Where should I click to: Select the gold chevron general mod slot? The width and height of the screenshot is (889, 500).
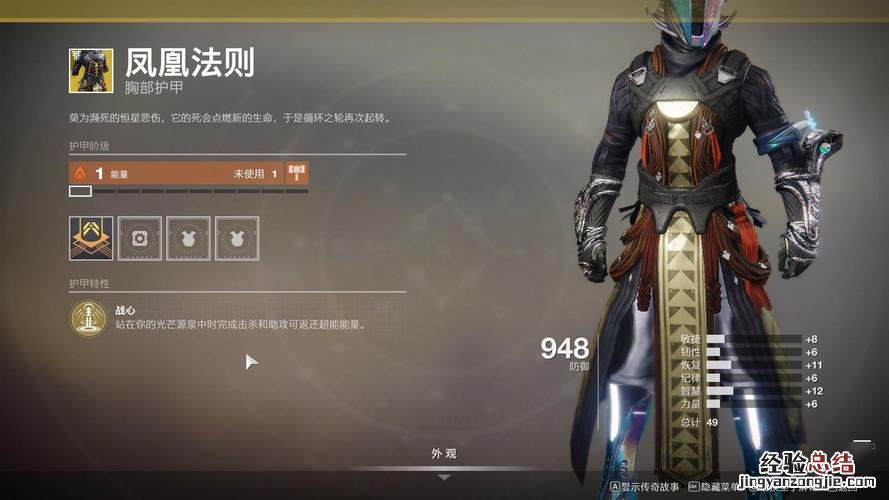(x=91, y=238)
